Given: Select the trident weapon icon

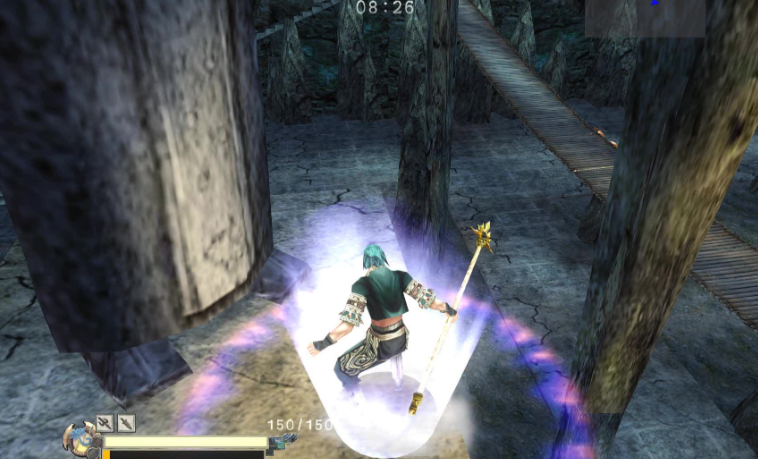Looking at the screenshot, I should (104, 423).
